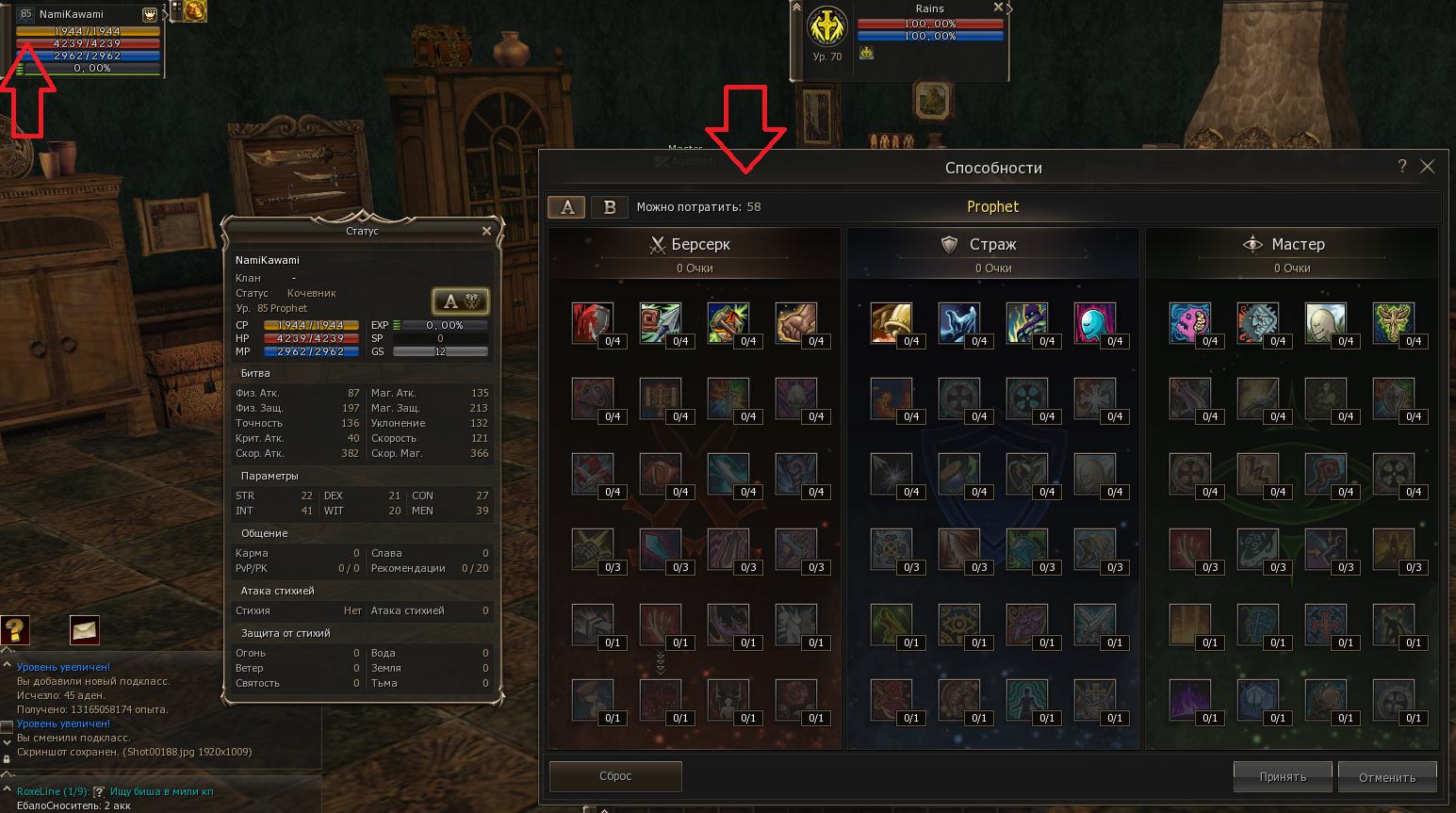Click RoxeLine's name in the chat
The height and width of the screenshot is (813, 1456).
pos(38,791)
